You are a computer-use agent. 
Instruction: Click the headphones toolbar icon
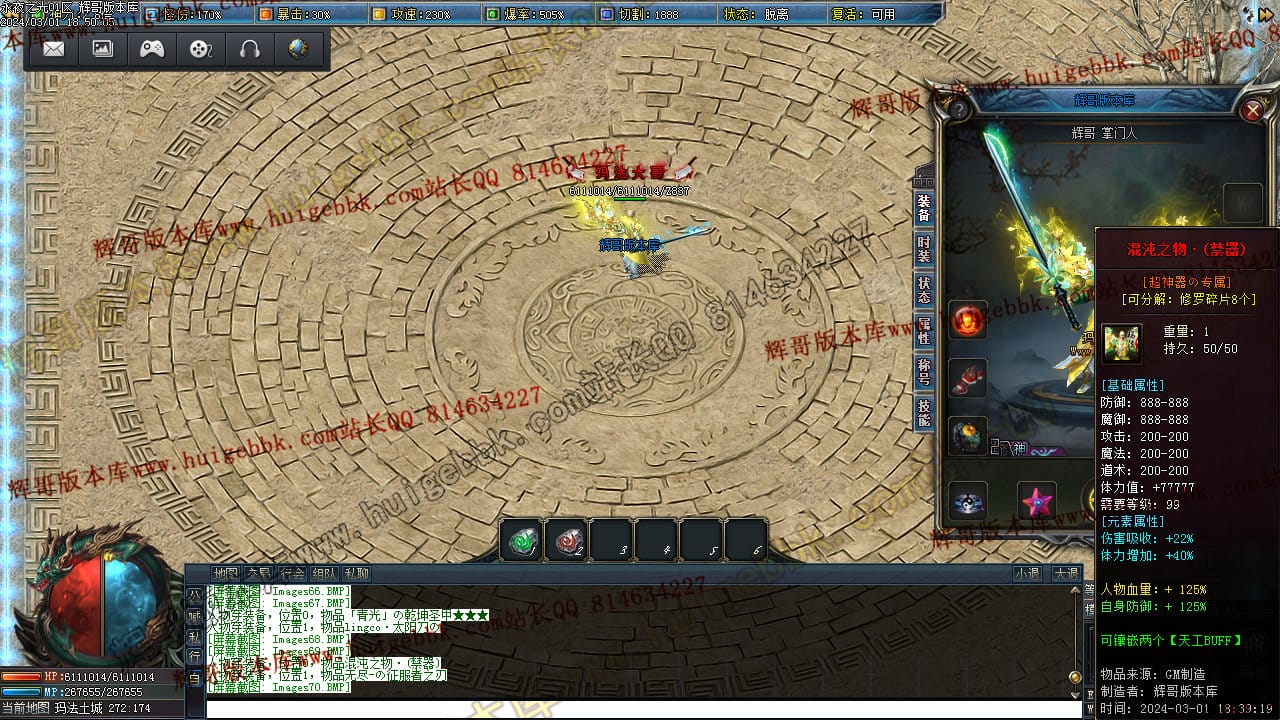(250, 49)
